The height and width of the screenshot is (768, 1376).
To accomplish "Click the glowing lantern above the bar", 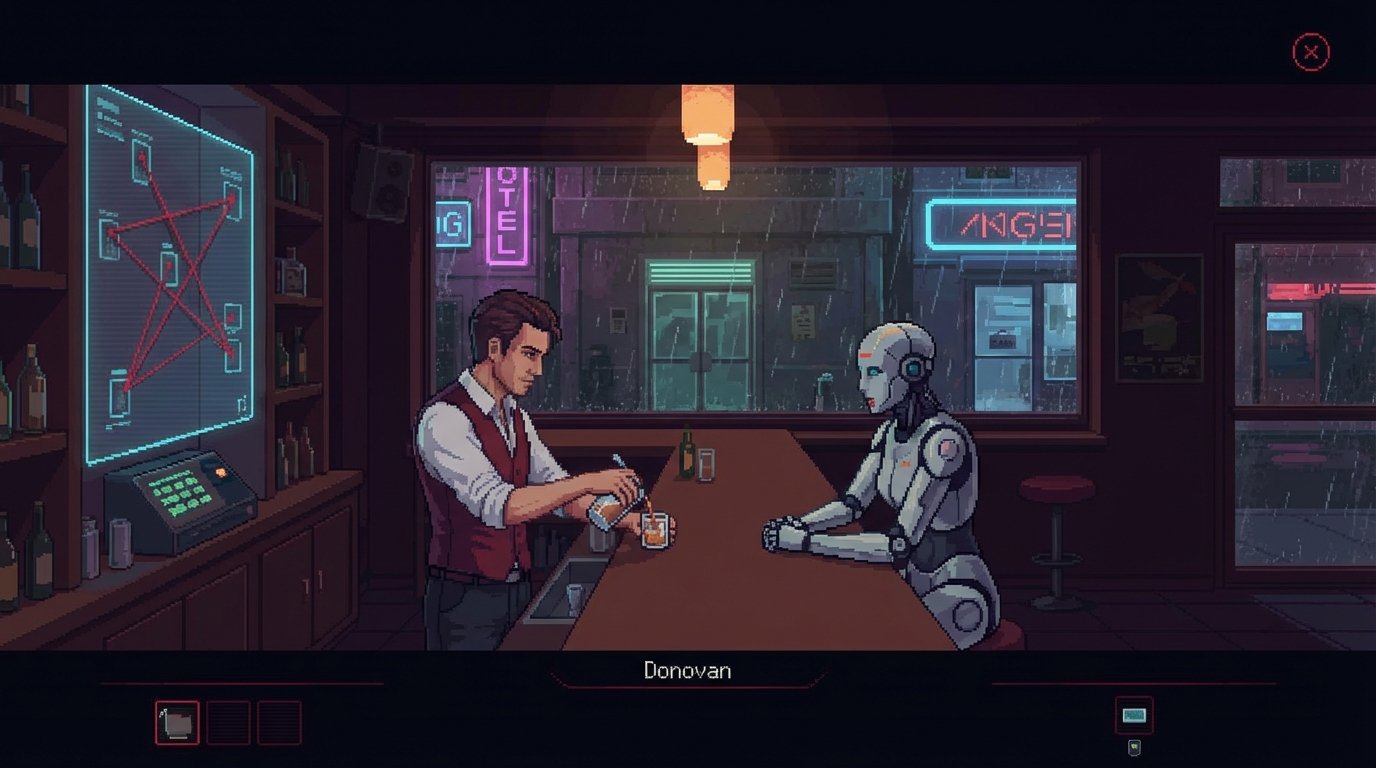I will click(x=707, y=110).
